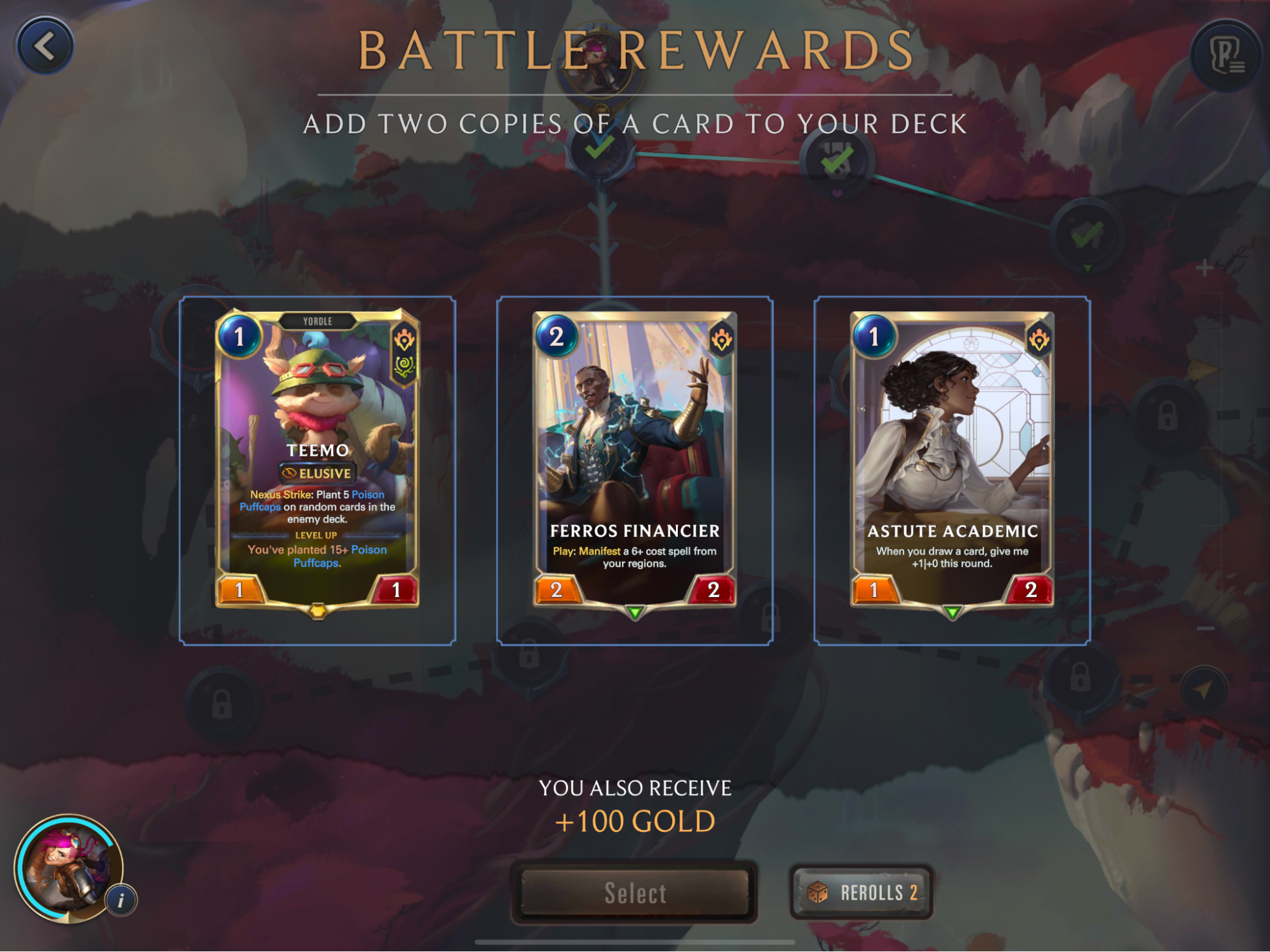The image size is (1270, 952).
Task: Open the champion info portrait
Action: pos(70,868)
